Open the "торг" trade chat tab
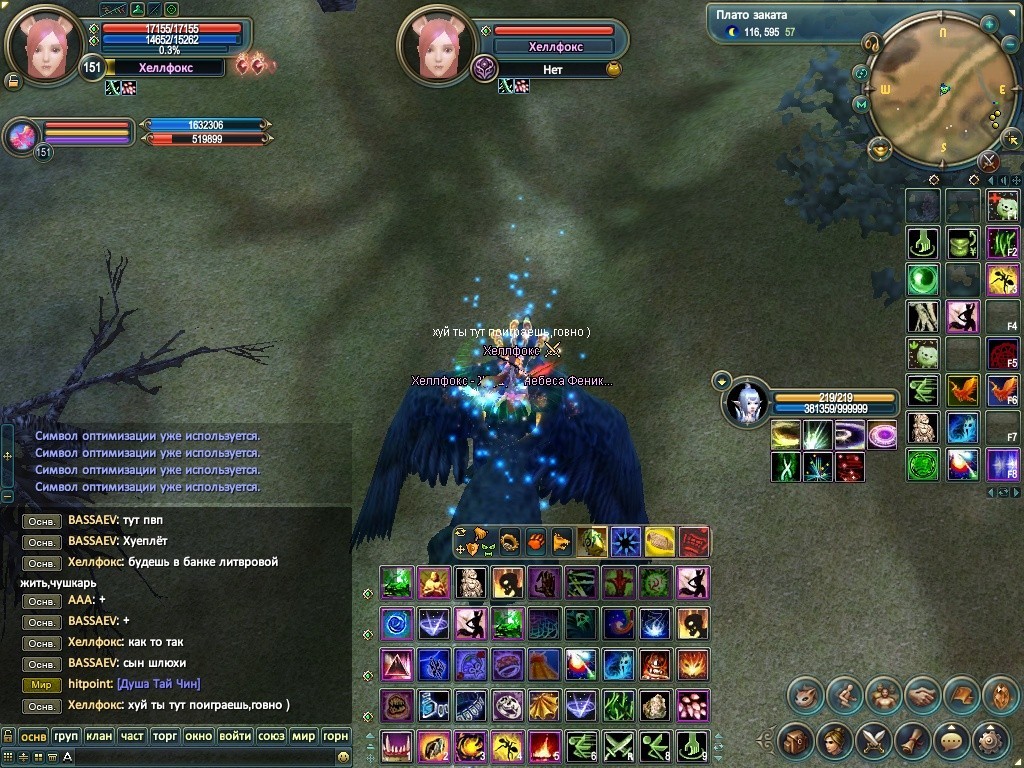The image size is (1024, 768). tap(165, 736)
